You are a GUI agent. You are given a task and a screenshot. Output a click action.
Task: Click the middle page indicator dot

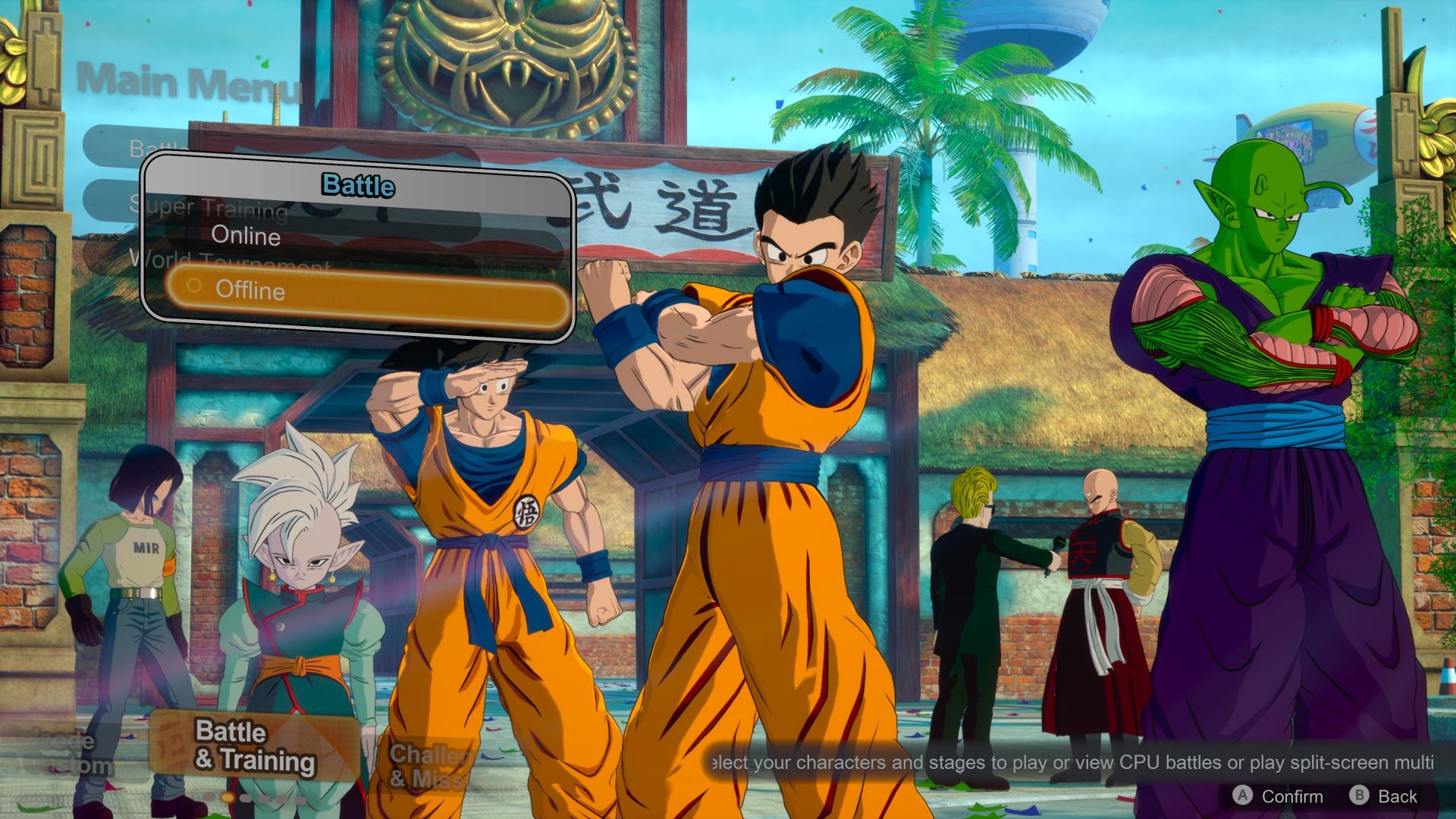[x=246, y=798]
